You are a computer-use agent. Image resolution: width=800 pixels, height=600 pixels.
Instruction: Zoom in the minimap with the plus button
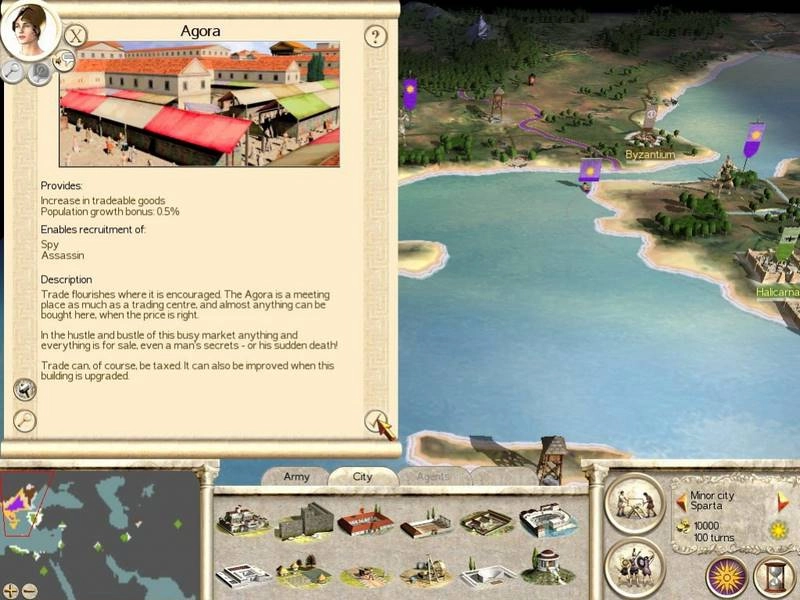[x=11, y=590]
